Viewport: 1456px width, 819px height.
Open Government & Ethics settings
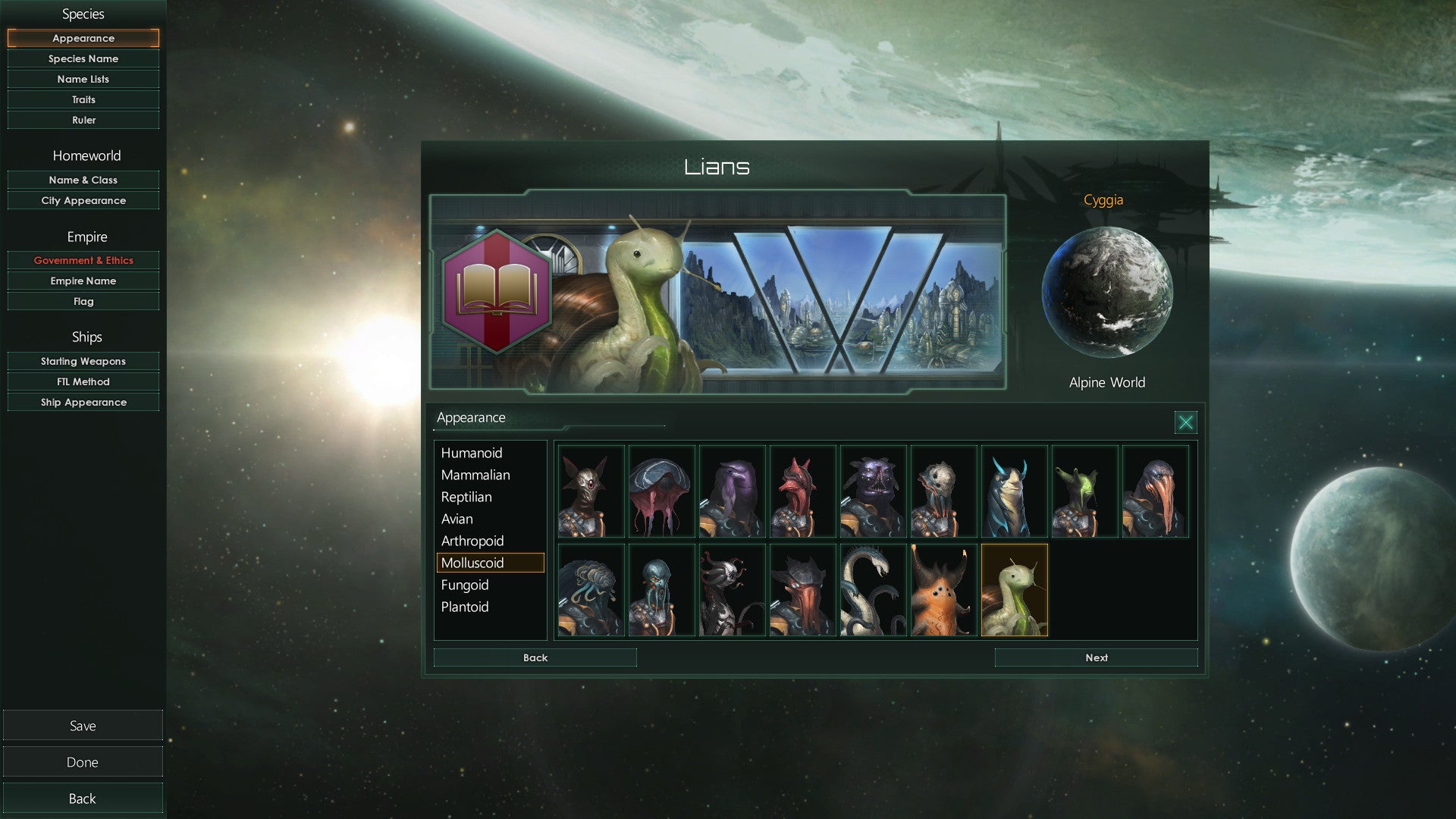point(83,260)
